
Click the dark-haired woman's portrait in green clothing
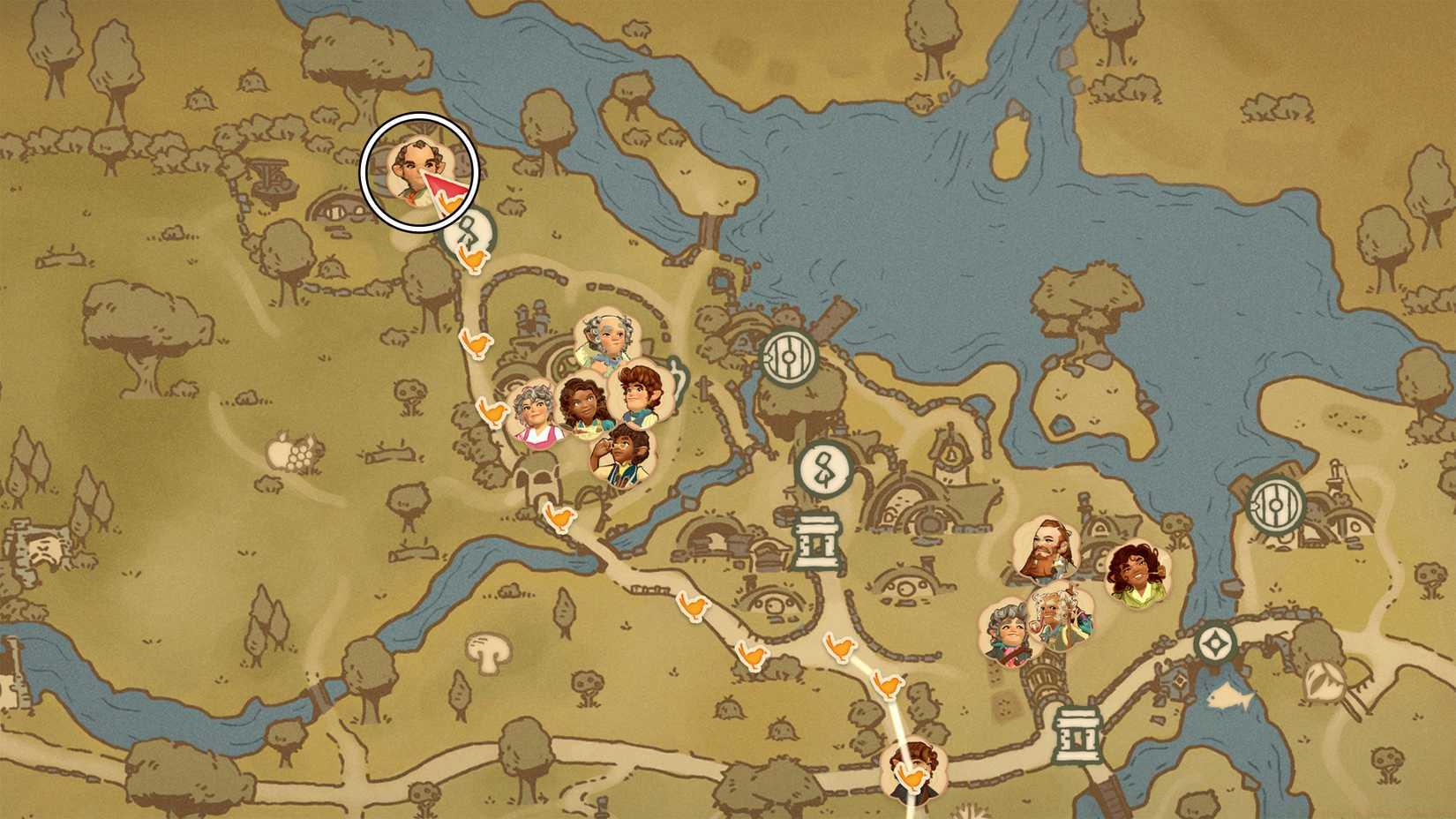click(x=1138, y=574)
